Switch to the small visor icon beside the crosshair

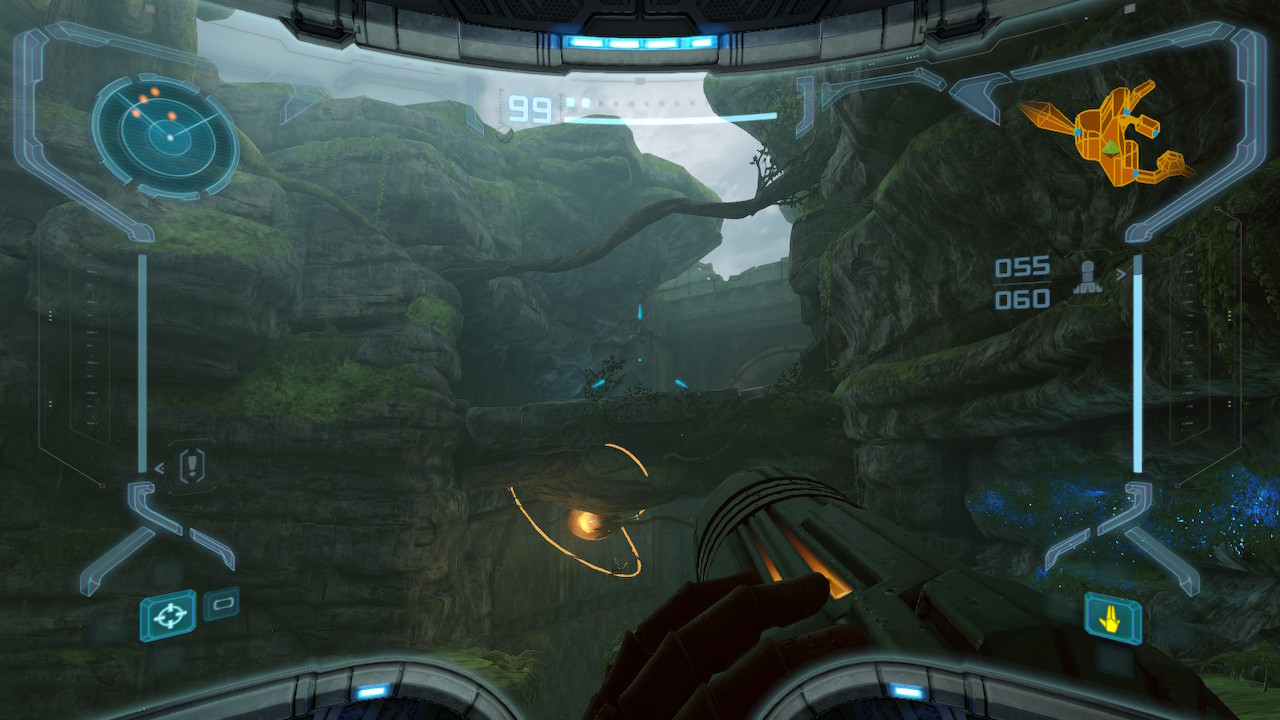coord(221,604)
